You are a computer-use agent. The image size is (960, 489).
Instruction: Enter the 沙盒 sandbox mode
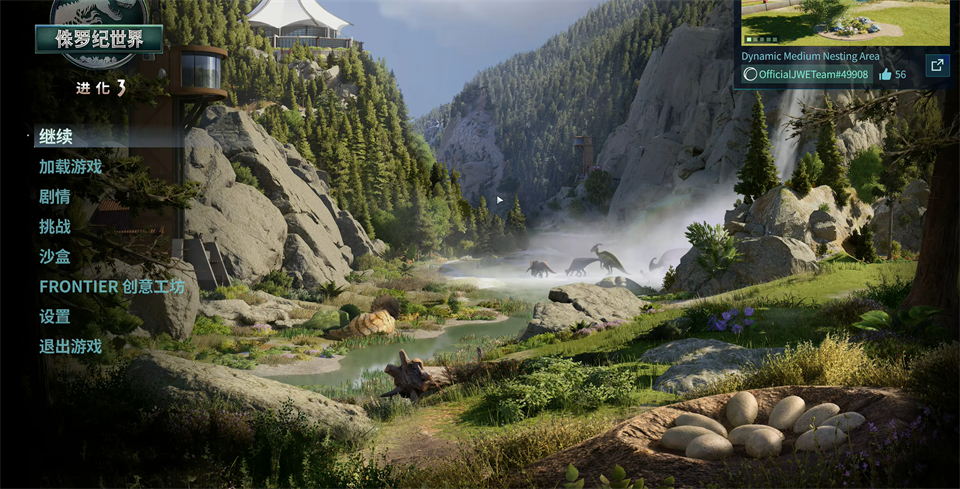[55, 257]
